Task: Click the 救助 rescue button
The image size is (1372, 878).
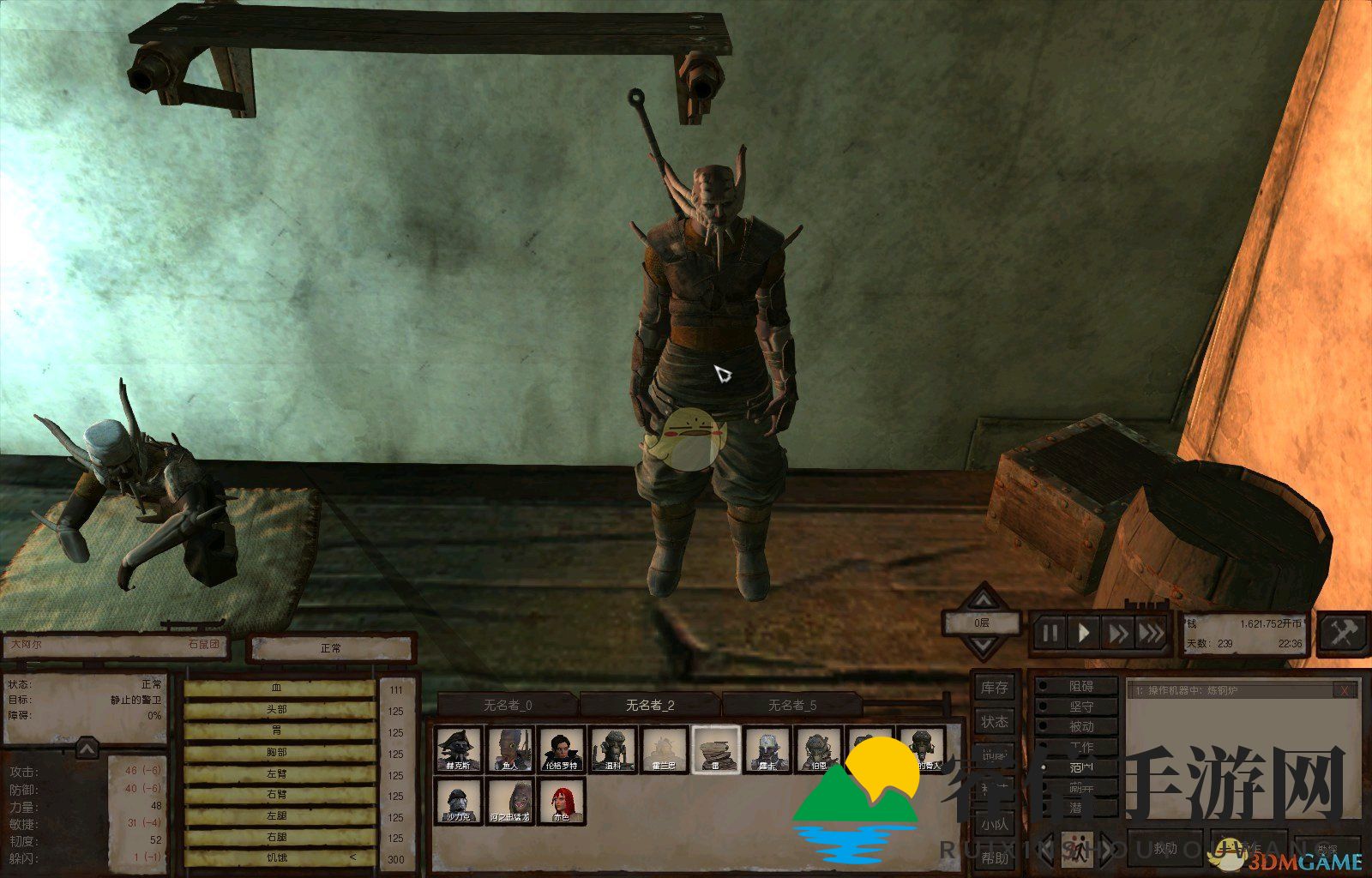Action: click(1164, 849)
